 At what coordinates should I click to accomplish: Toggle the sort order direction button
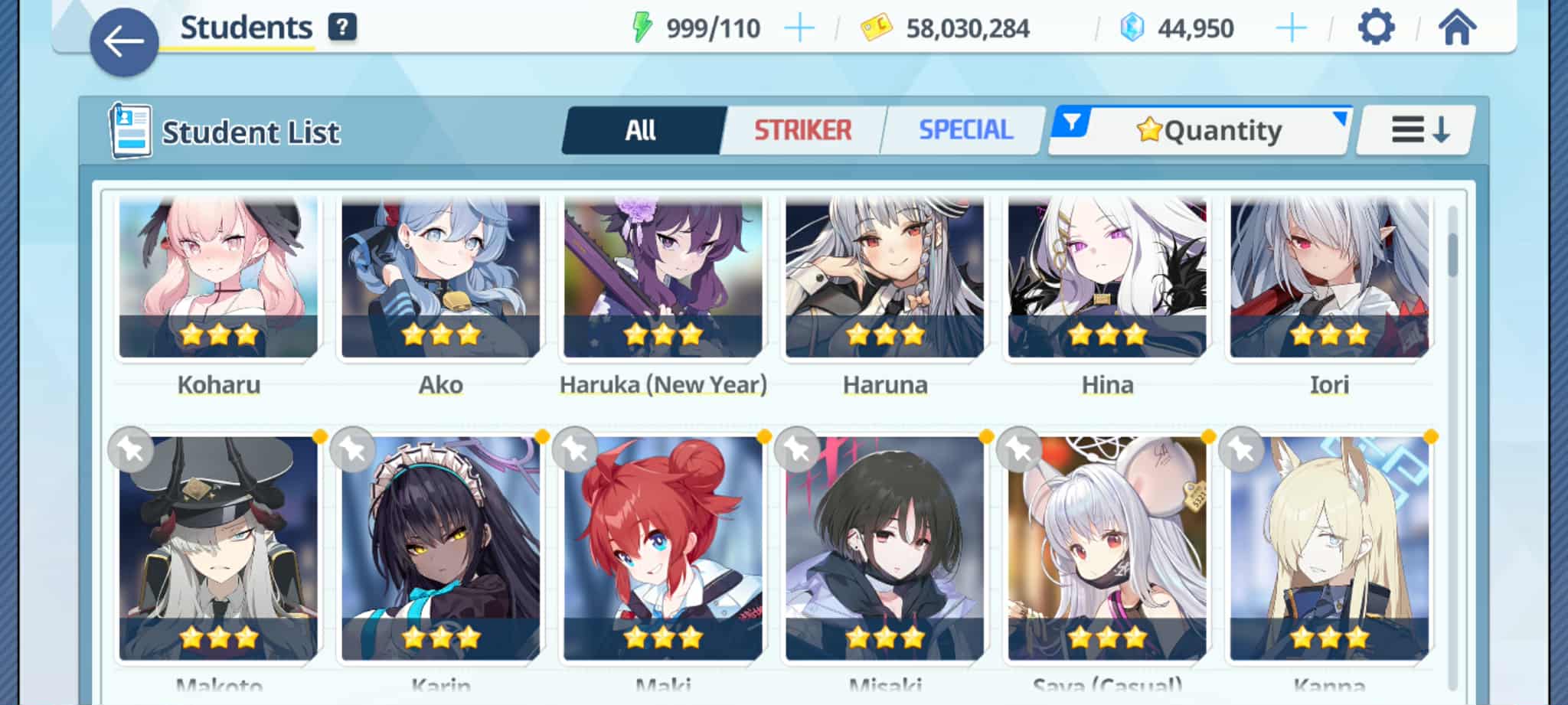click(x=1419, y=130)
